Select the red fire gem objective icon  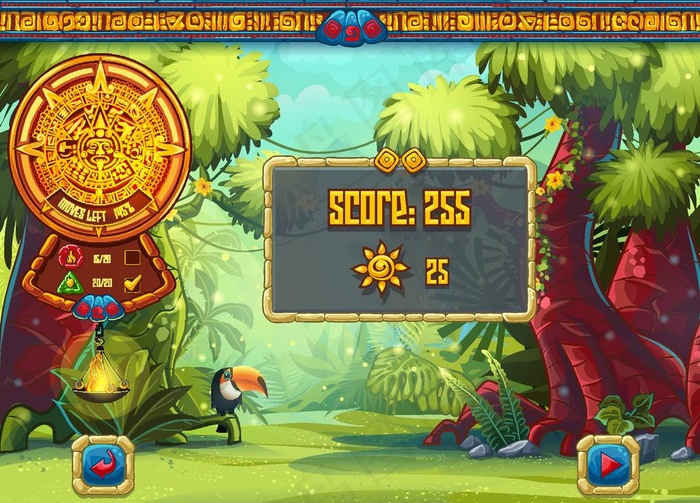pyautogui.click(x=69, y=256)
